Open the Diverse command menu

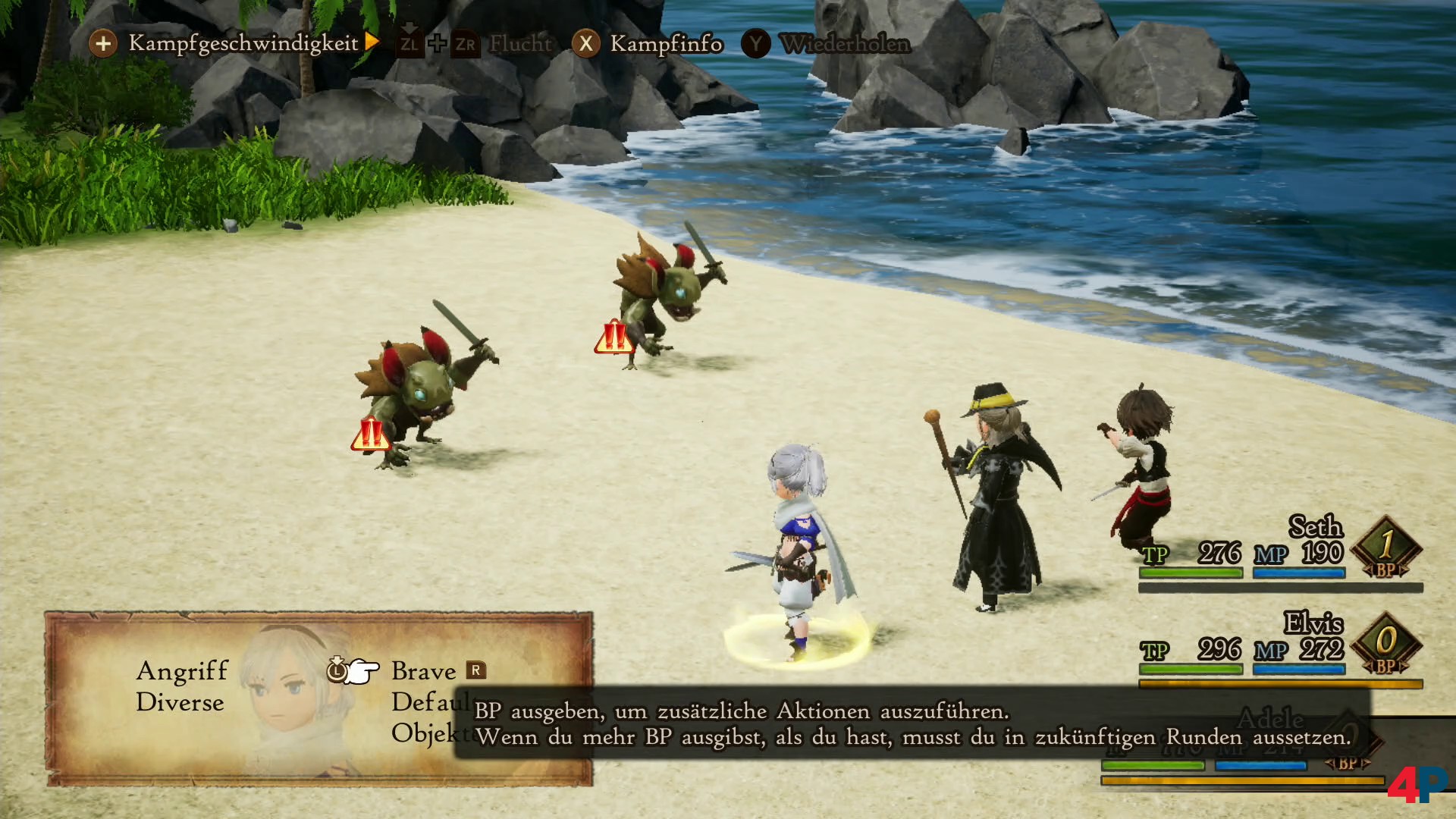tap(180, 702)
